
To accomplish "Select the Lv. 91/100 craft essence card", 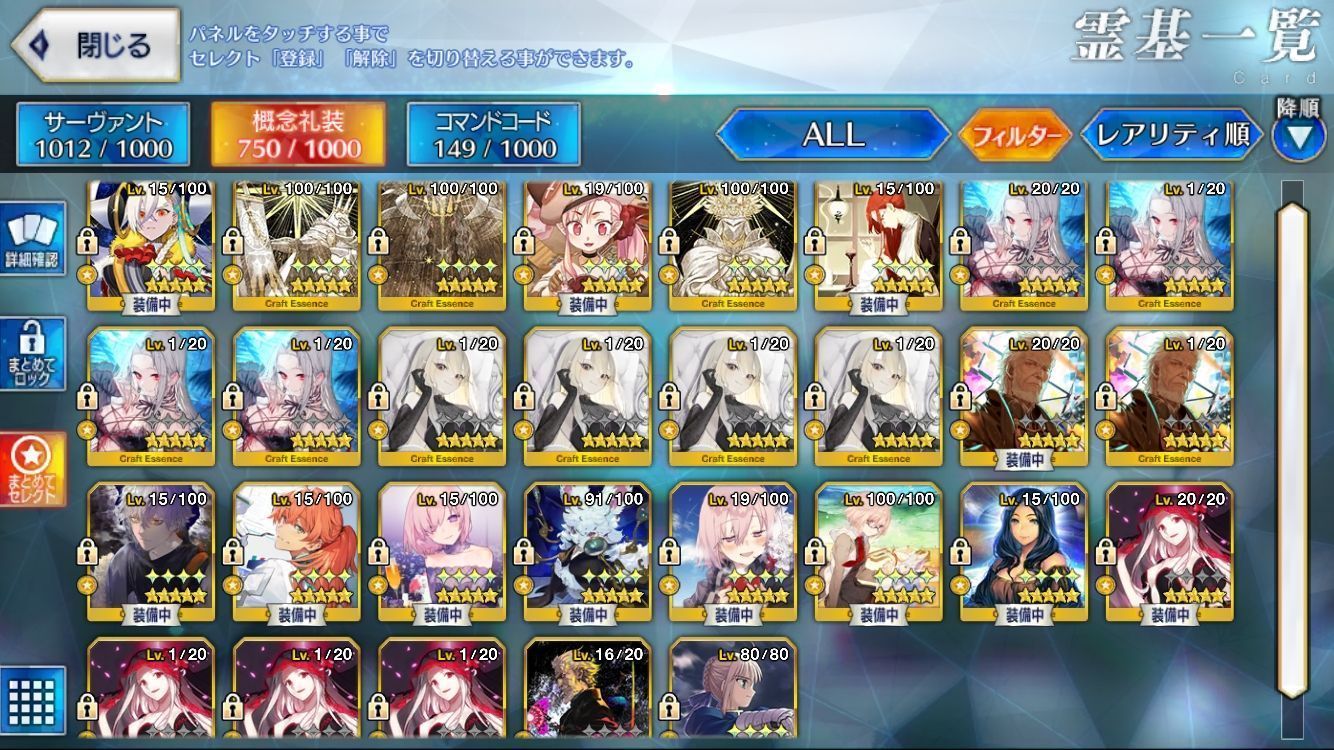I will (x=587, y=555).
